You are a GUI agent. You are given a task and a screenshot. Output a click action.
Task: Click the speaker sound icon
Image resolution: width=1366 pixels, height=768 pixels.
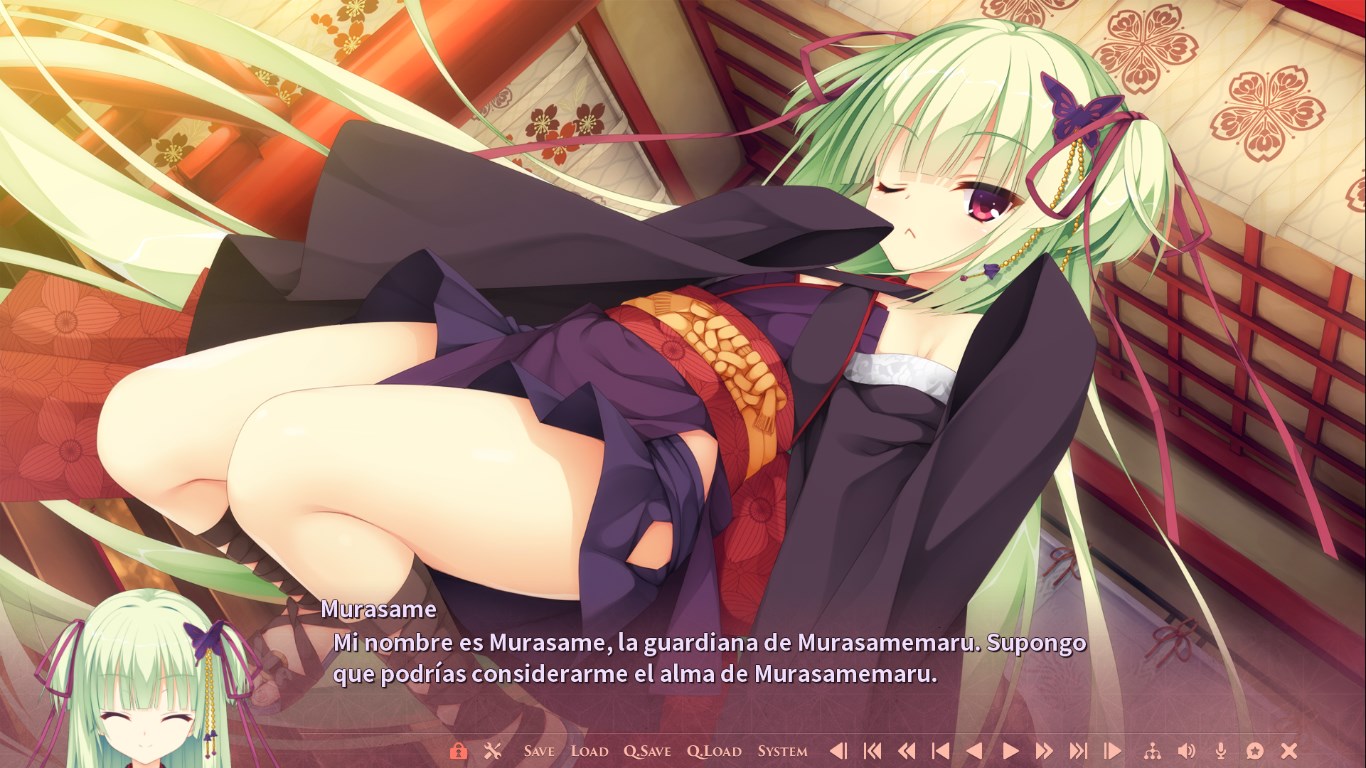(1186, 751)
